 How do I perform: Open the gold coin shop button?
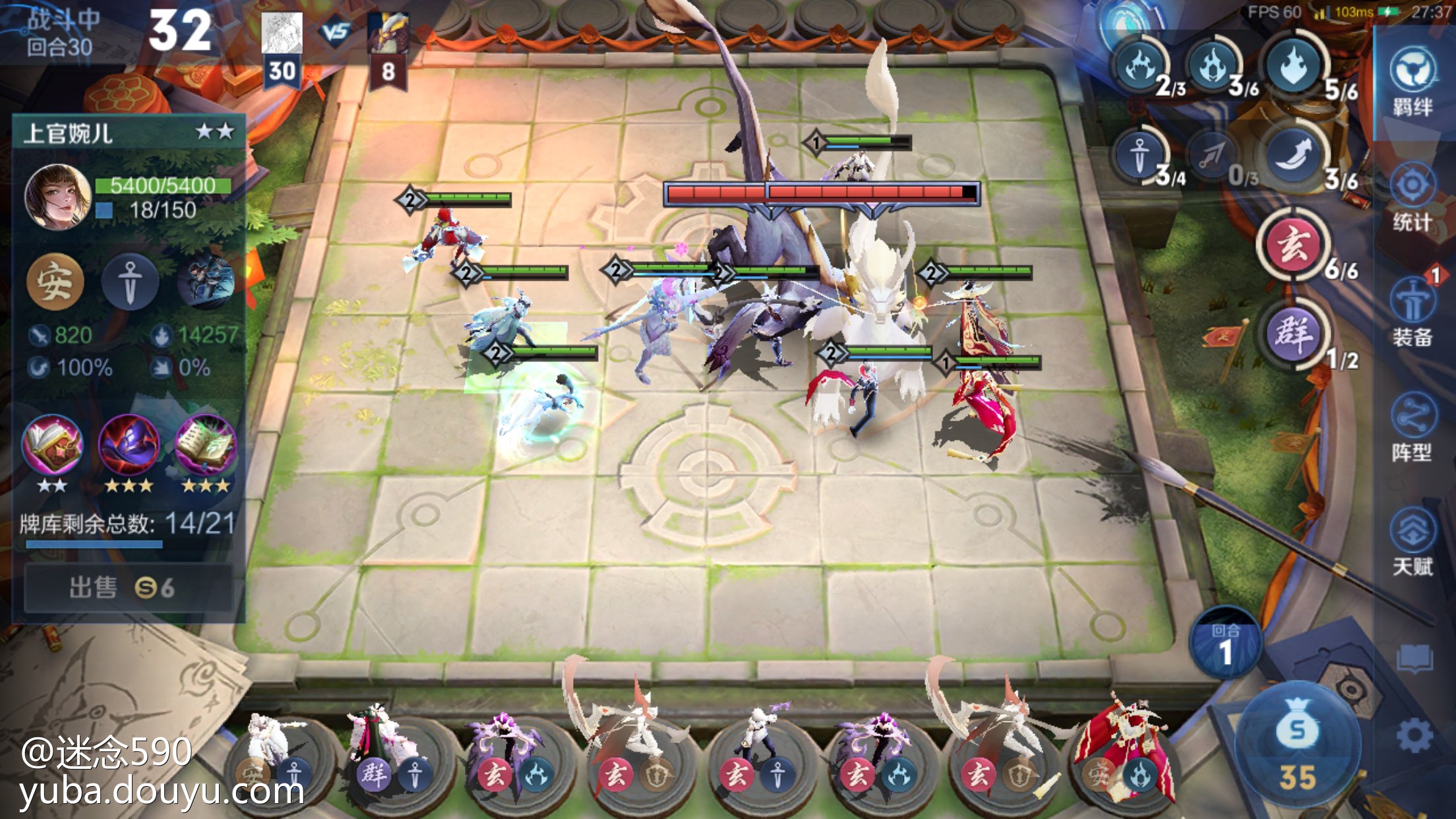[x=1297, y=745]
